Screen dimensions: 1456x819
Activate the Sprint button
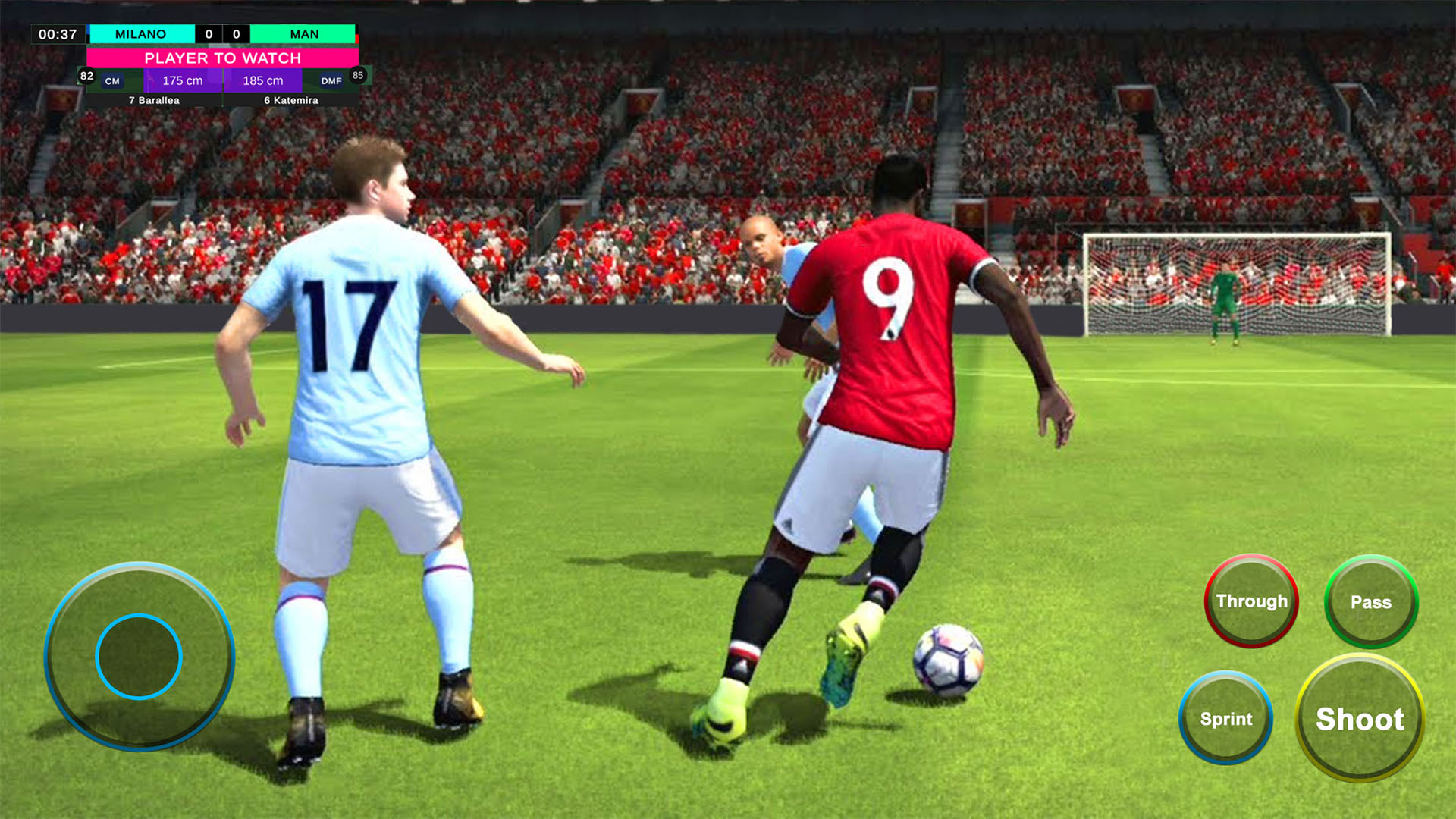[1225, 719]
